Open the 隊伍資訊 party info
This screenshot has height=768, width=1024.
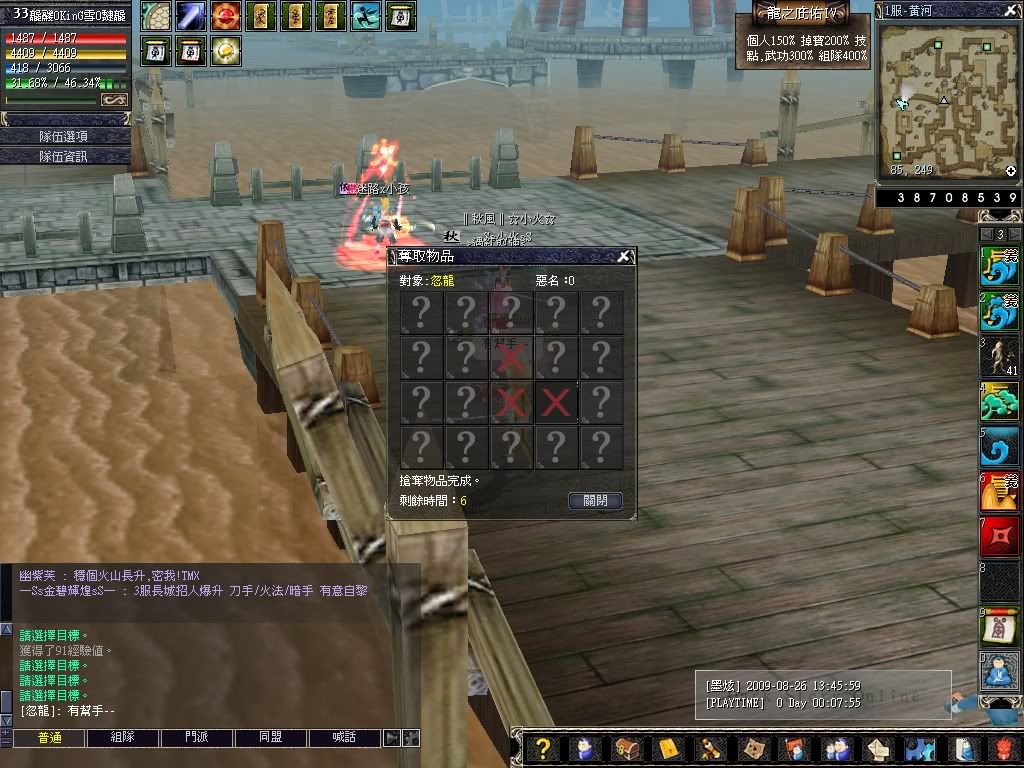tap(64, 156)
